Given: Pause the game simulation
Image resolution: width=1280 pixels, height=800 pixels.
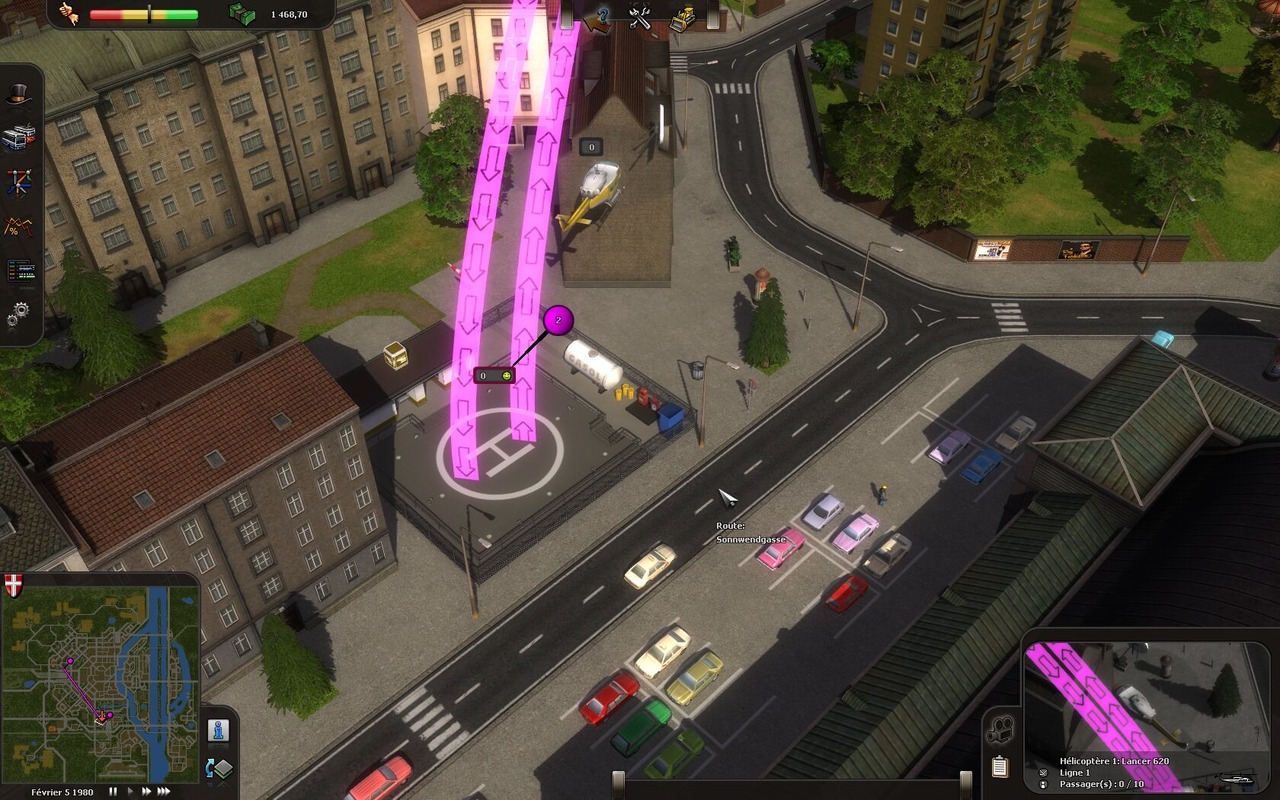Looking at the screenshot, I should [113, 791].
